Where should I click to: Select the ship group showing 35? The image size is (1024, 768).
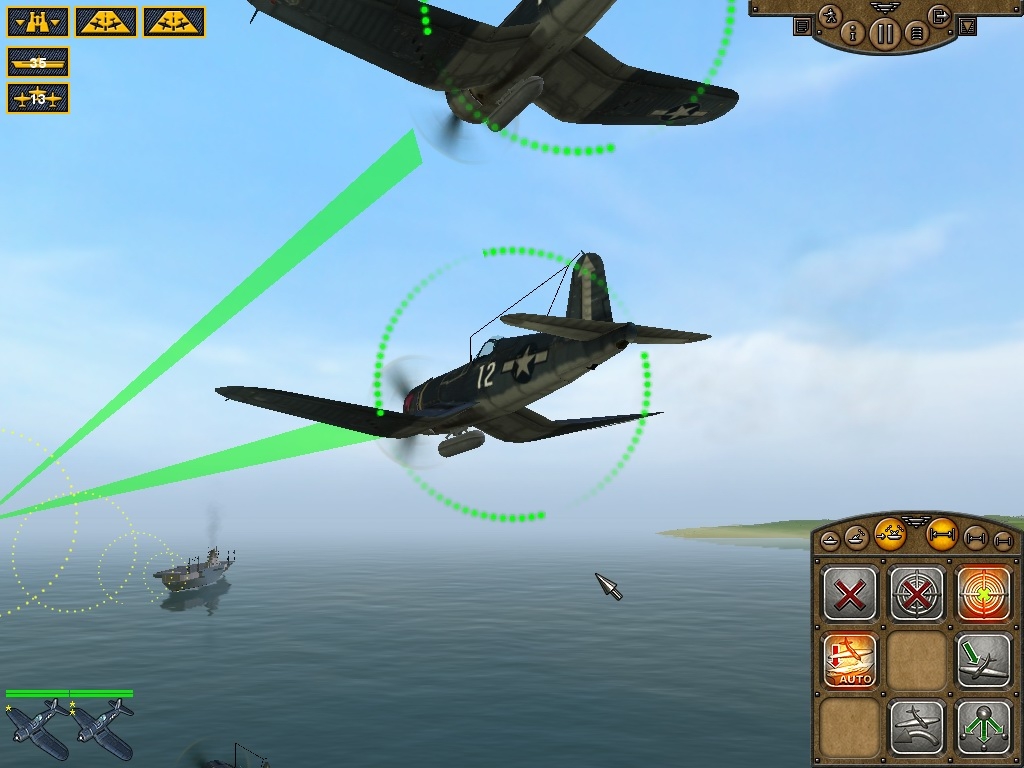coord(38,63)
